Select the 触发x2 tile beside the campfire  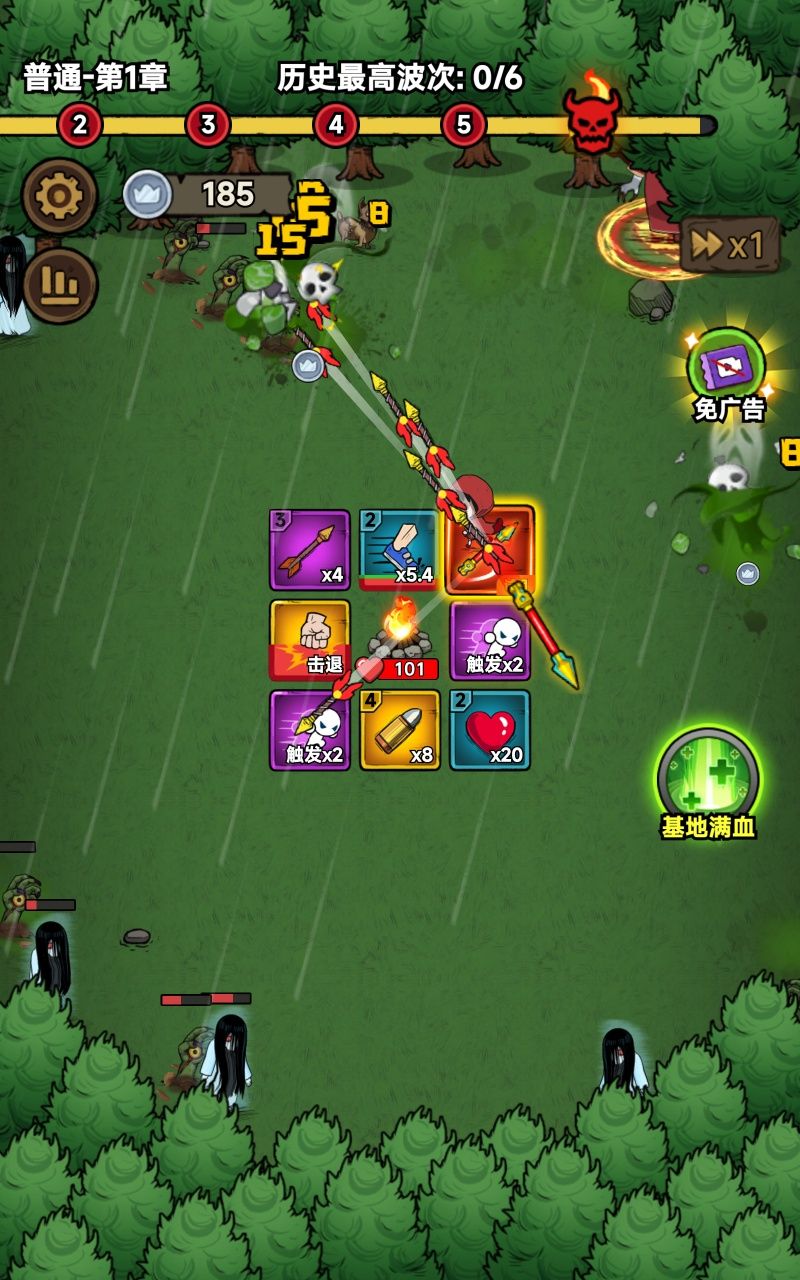tap(490, 640)
